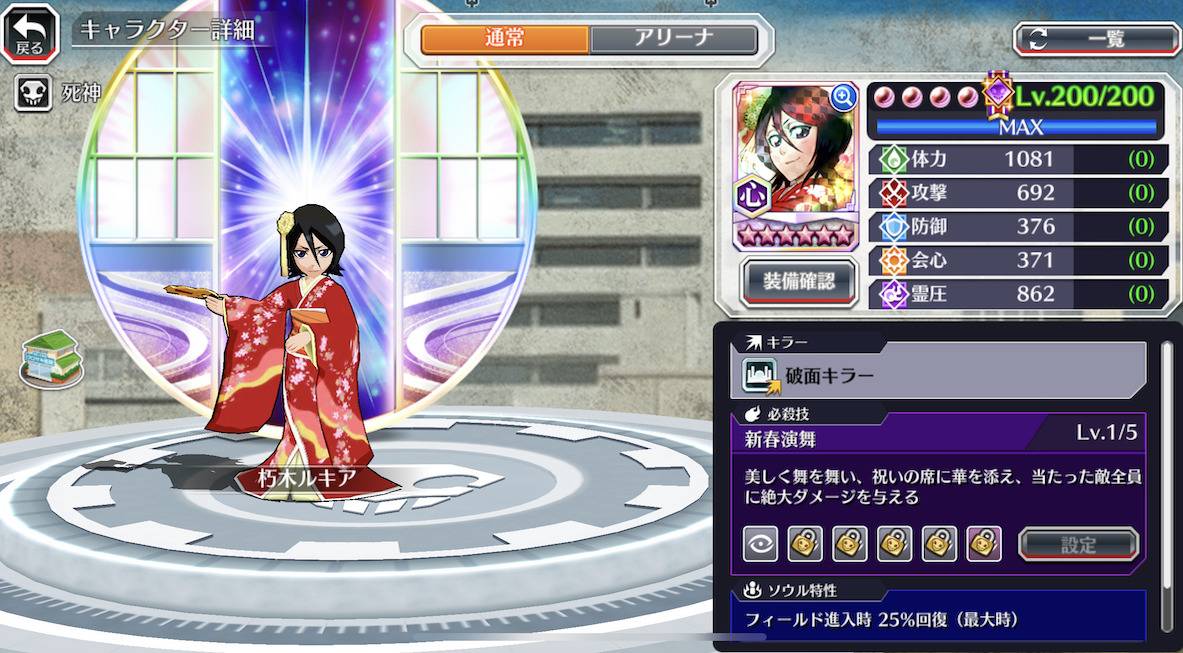Tap the green building icon
1183x653 pixels.
point(51,358)
